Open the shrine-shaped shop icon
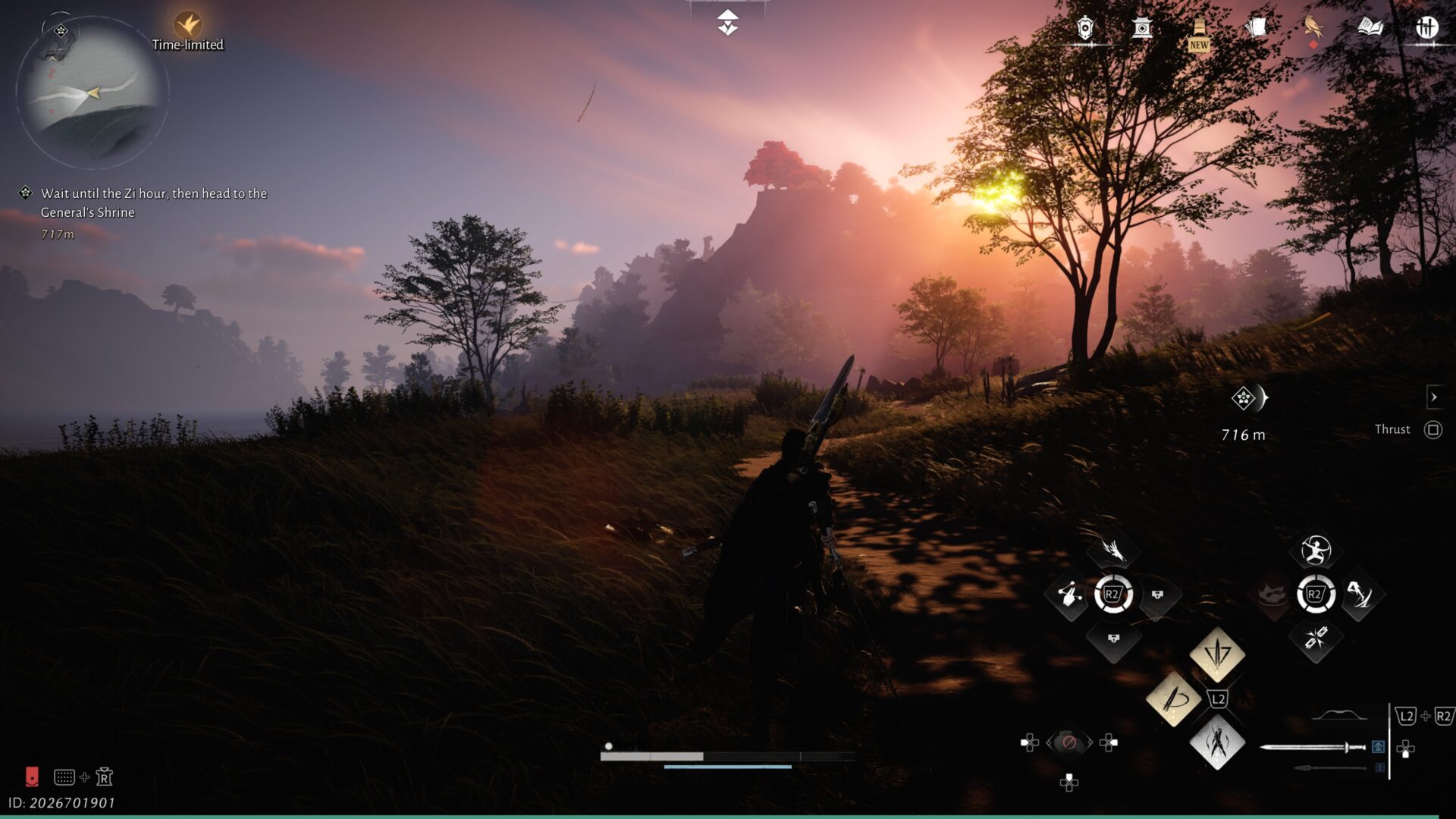 1142,29
